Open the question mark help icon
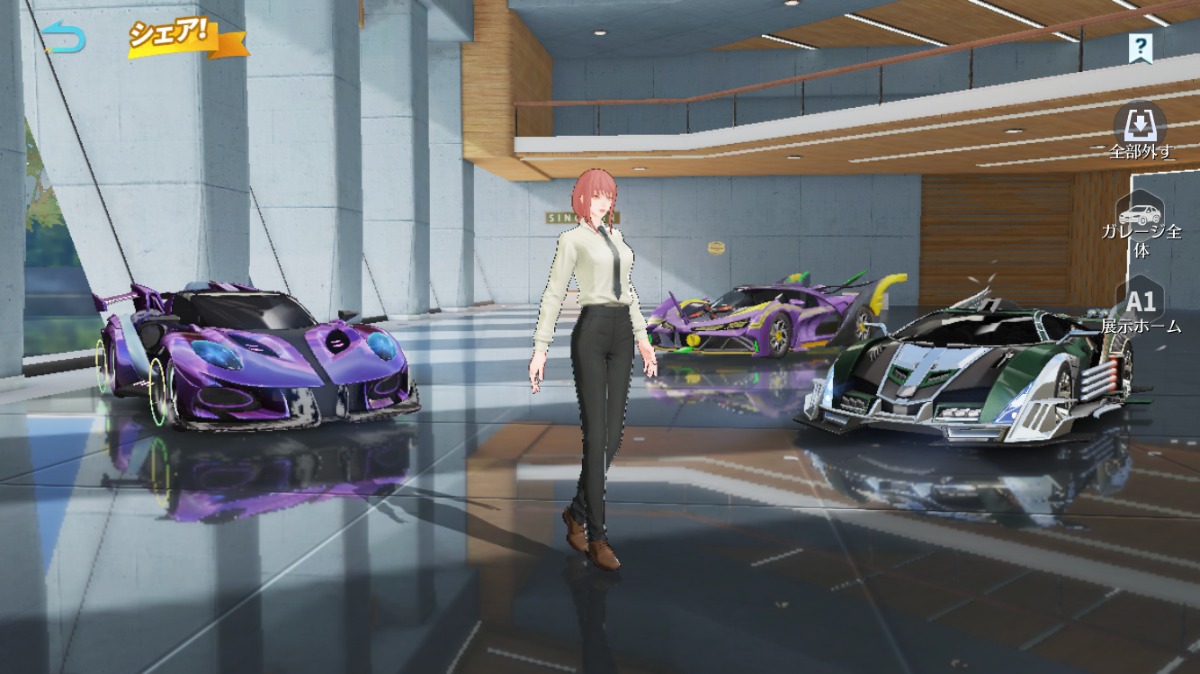Viewport: 1200px width, 674px height. pyautogui.click(x=1140, y=46)
